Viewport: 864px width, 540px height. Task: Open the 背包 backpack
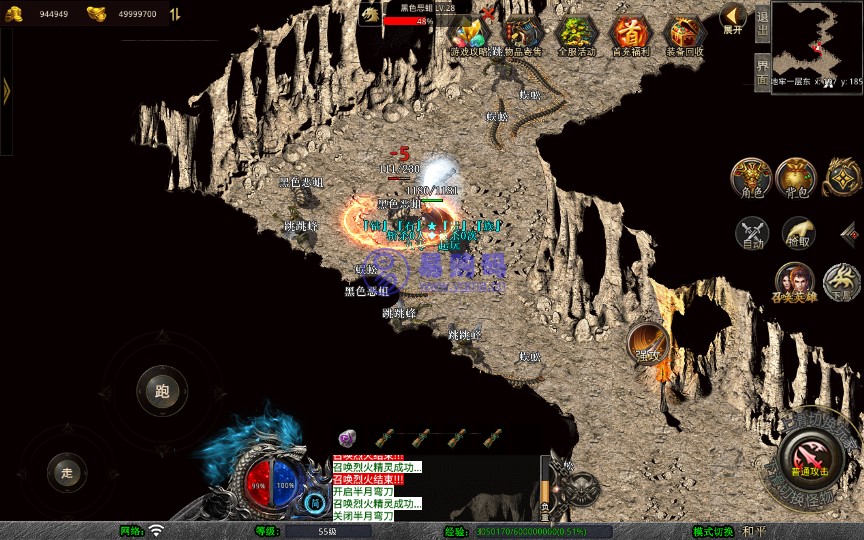tap(795, 176)
